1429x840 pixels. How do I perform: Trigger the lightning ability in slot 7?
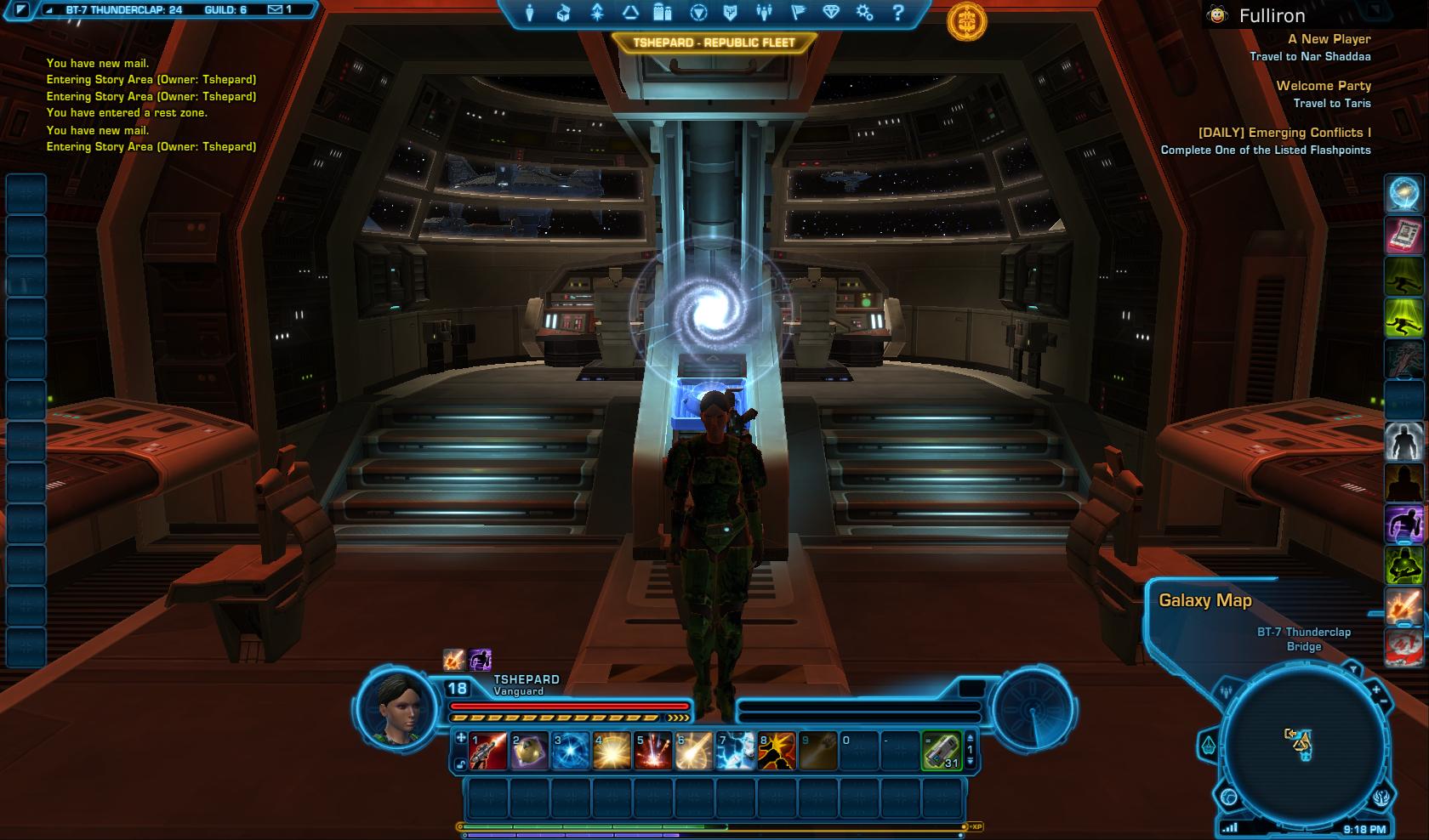coord(735,752)
